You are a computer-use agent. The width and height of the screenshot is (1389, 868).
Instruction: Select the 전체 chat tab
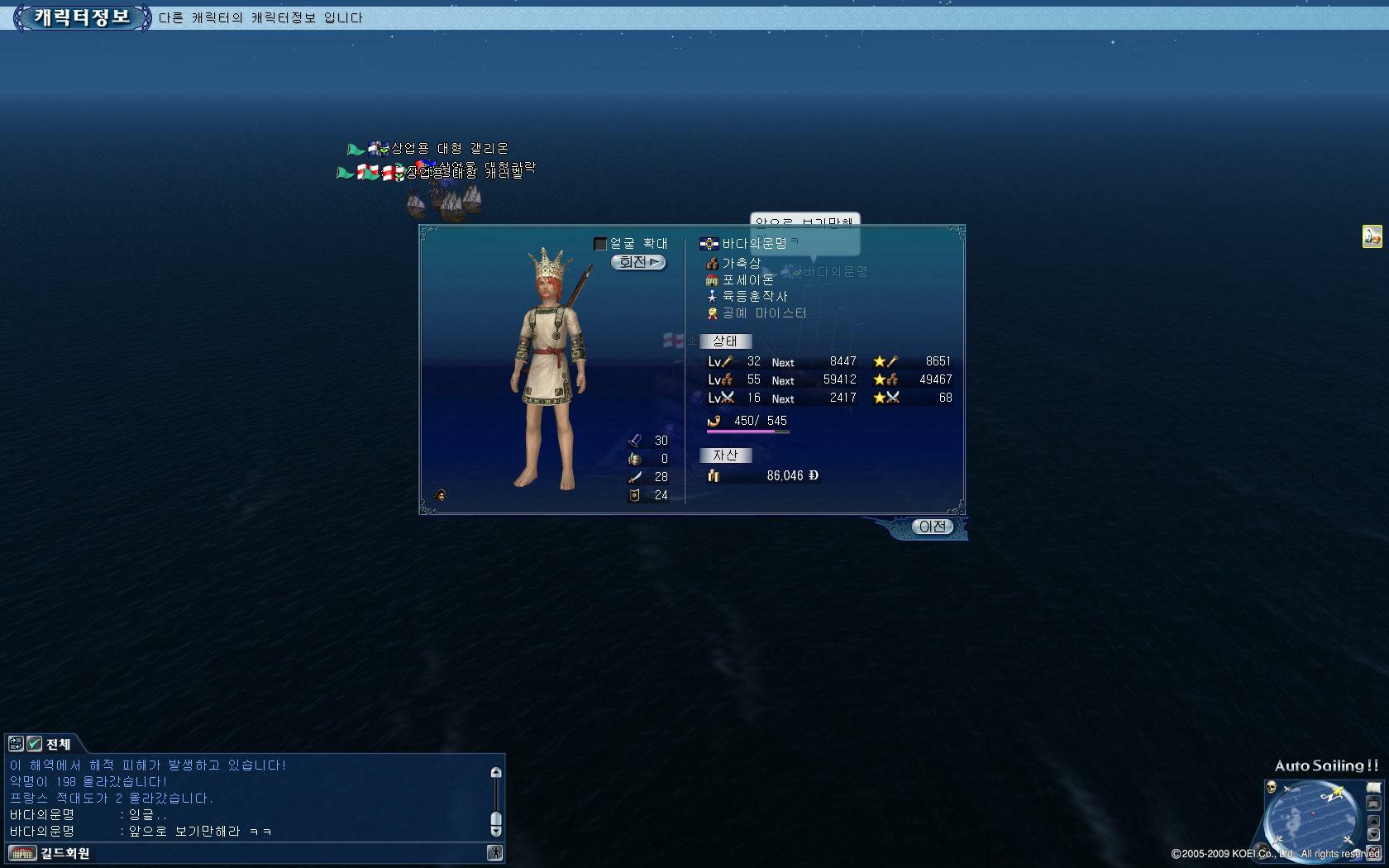59,744
